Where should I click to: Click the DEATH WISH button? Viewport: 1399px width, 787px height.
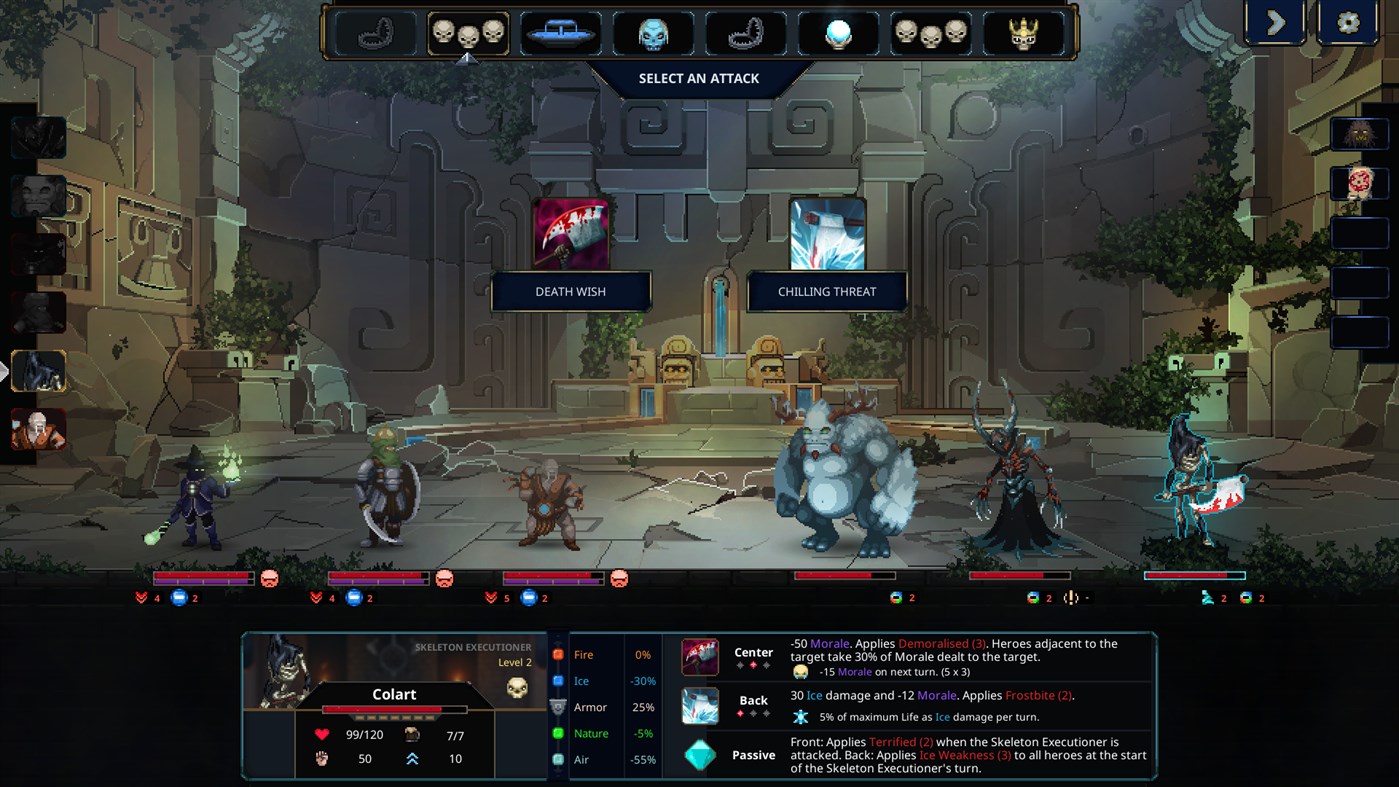coord(571,291)
